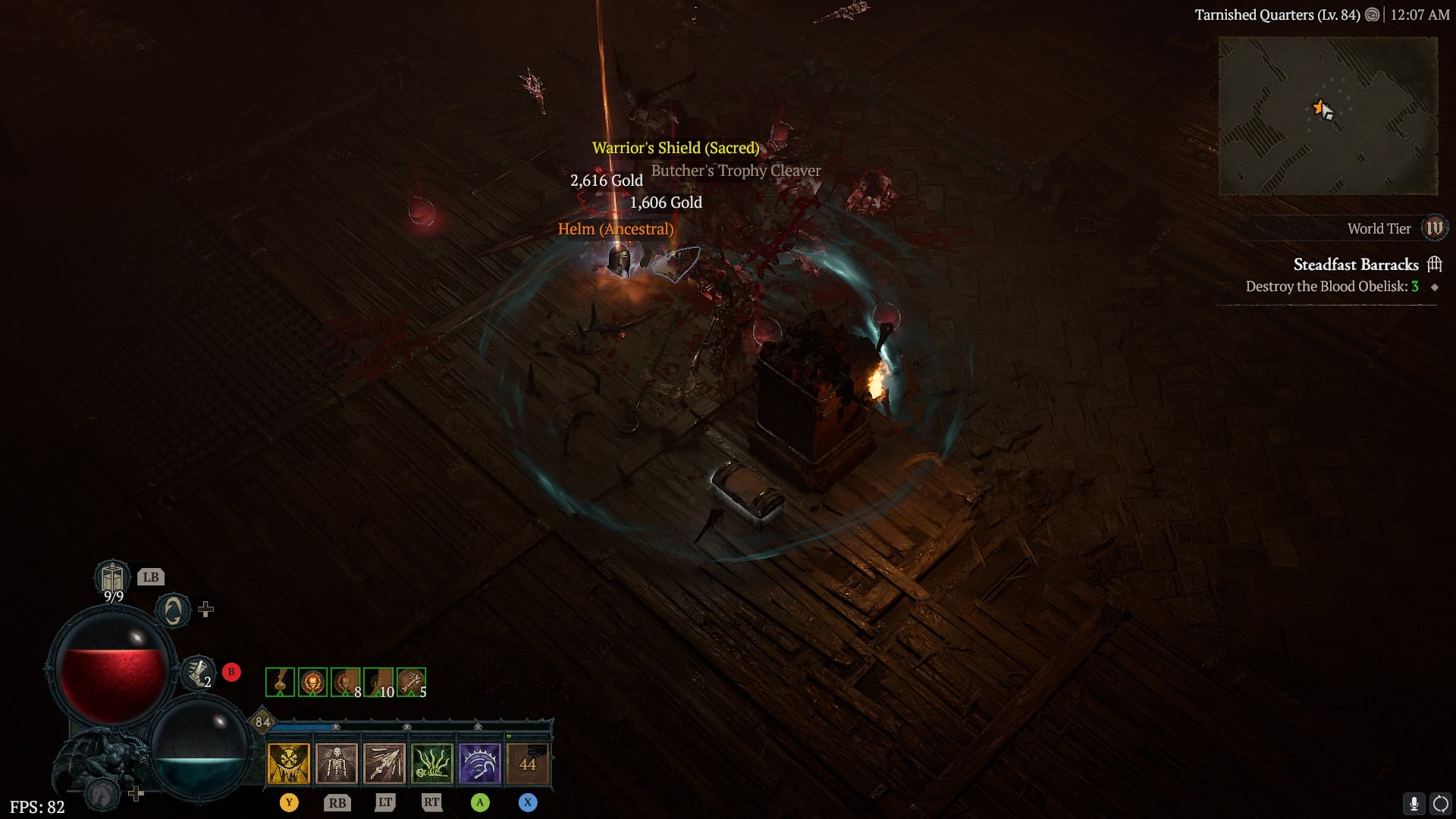Collect the Butcher's Trophy Cleaver label

(x=736, y=171)
